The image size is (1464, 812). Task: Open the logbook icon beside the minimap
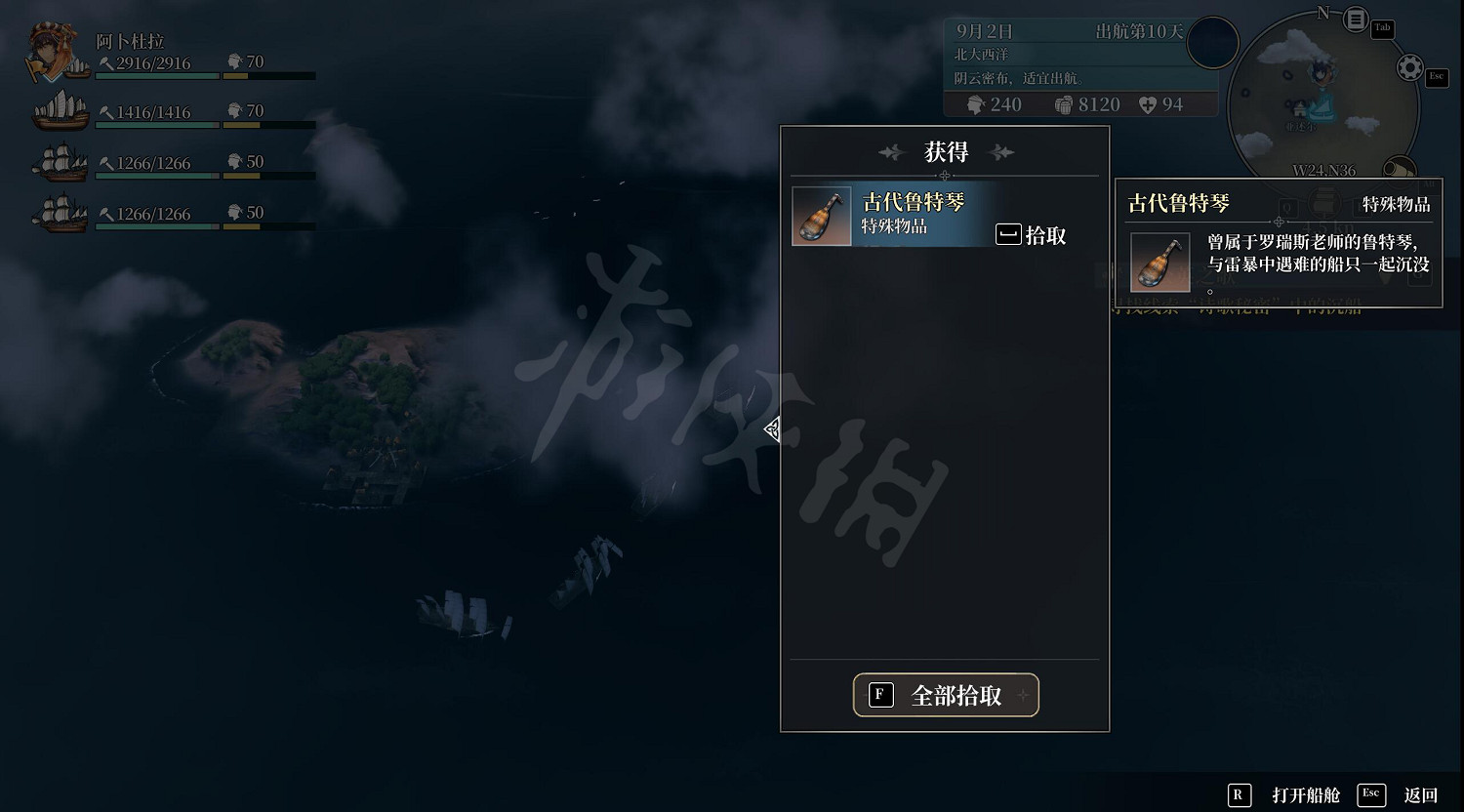click(1356, 20)
